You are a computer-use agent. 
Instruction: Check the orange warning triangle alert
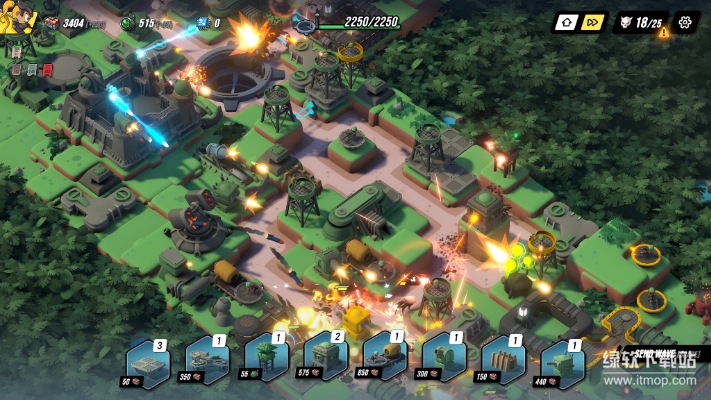click(x=663, y=33)
